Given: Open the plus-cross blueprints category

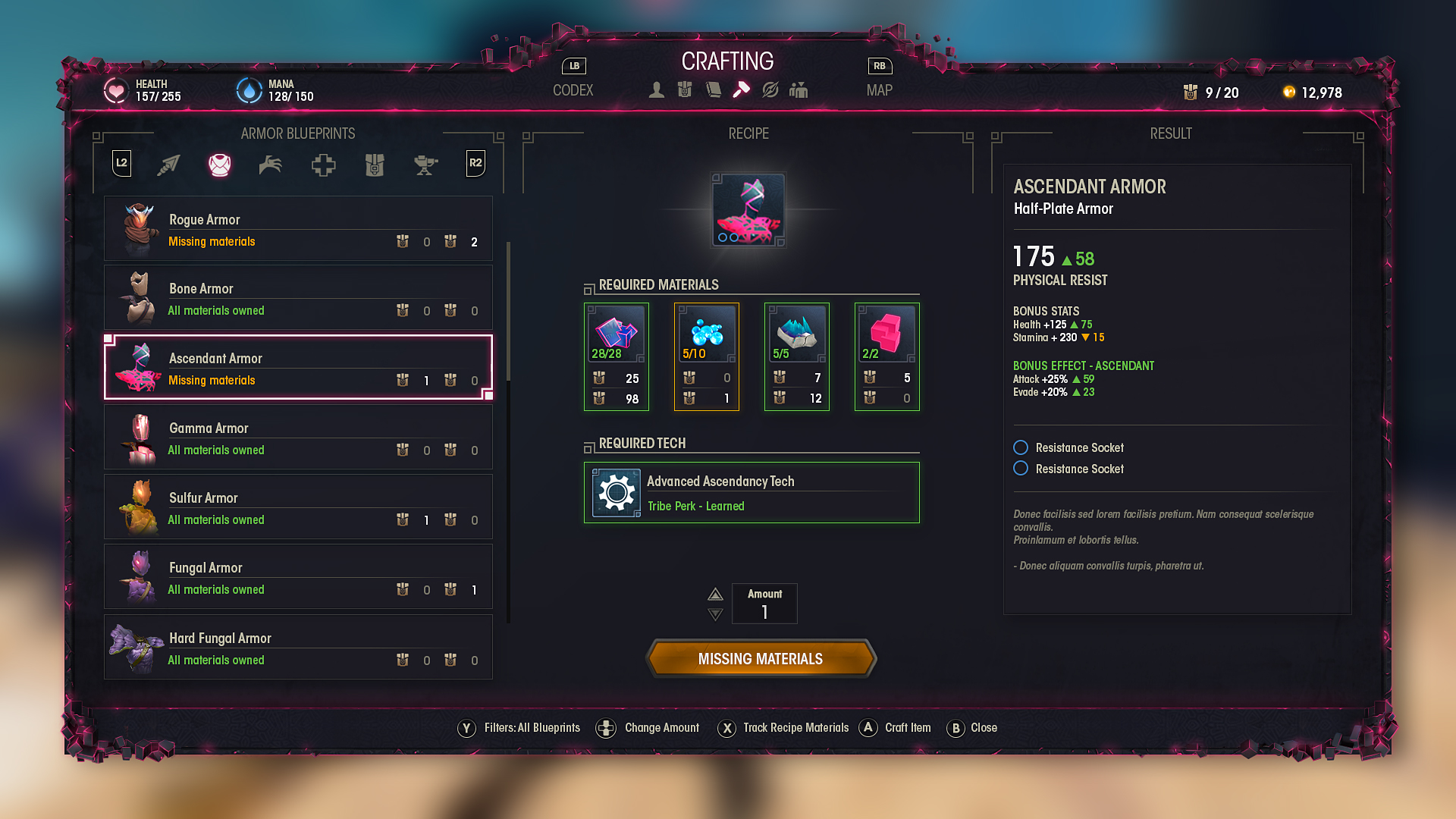Looking at the screenshot, I should point(323,165).
